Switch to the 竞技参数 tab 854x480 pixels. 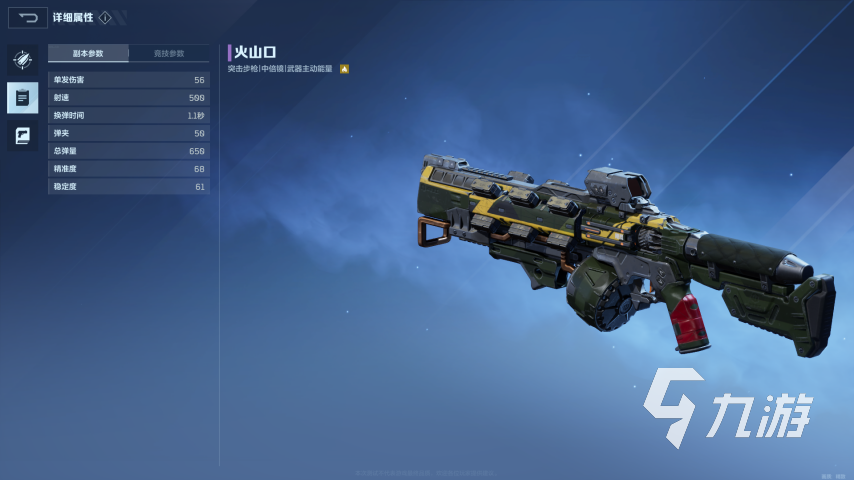169,53
